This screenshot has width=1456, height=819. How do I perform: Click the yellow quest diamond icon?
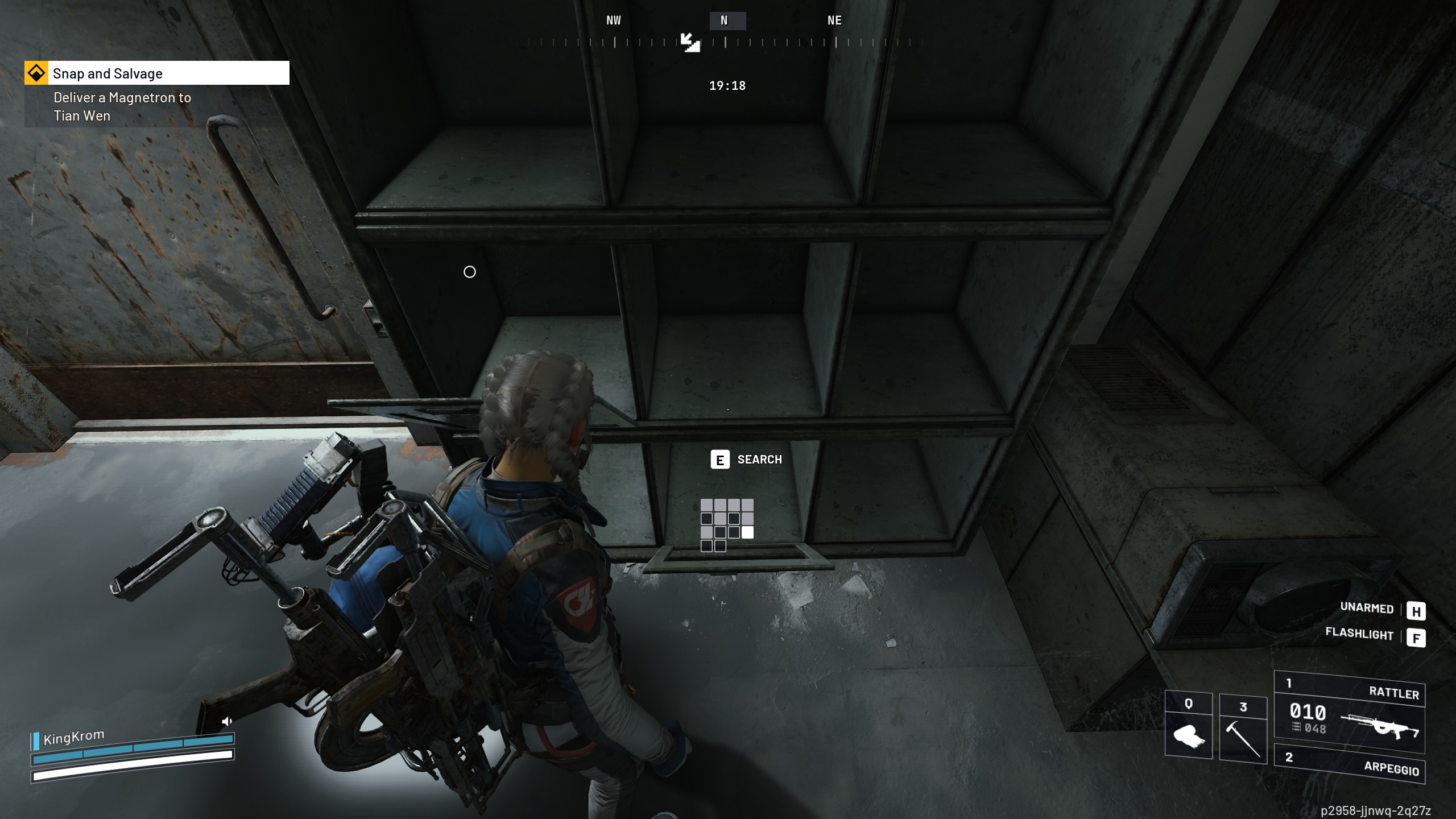35,73
